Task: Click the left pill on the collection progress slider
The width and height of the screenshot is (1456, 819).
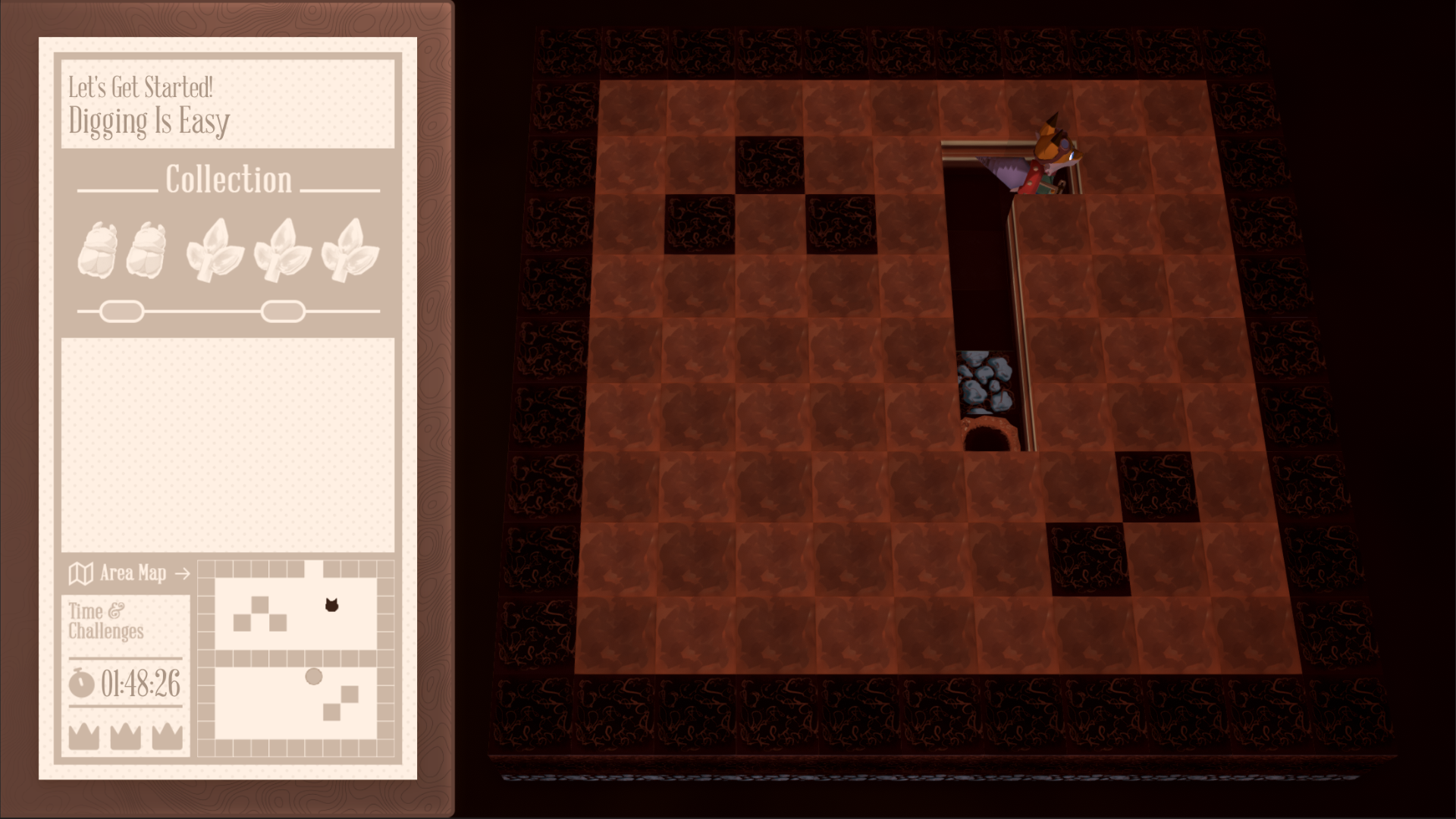Action: point(121,310)
